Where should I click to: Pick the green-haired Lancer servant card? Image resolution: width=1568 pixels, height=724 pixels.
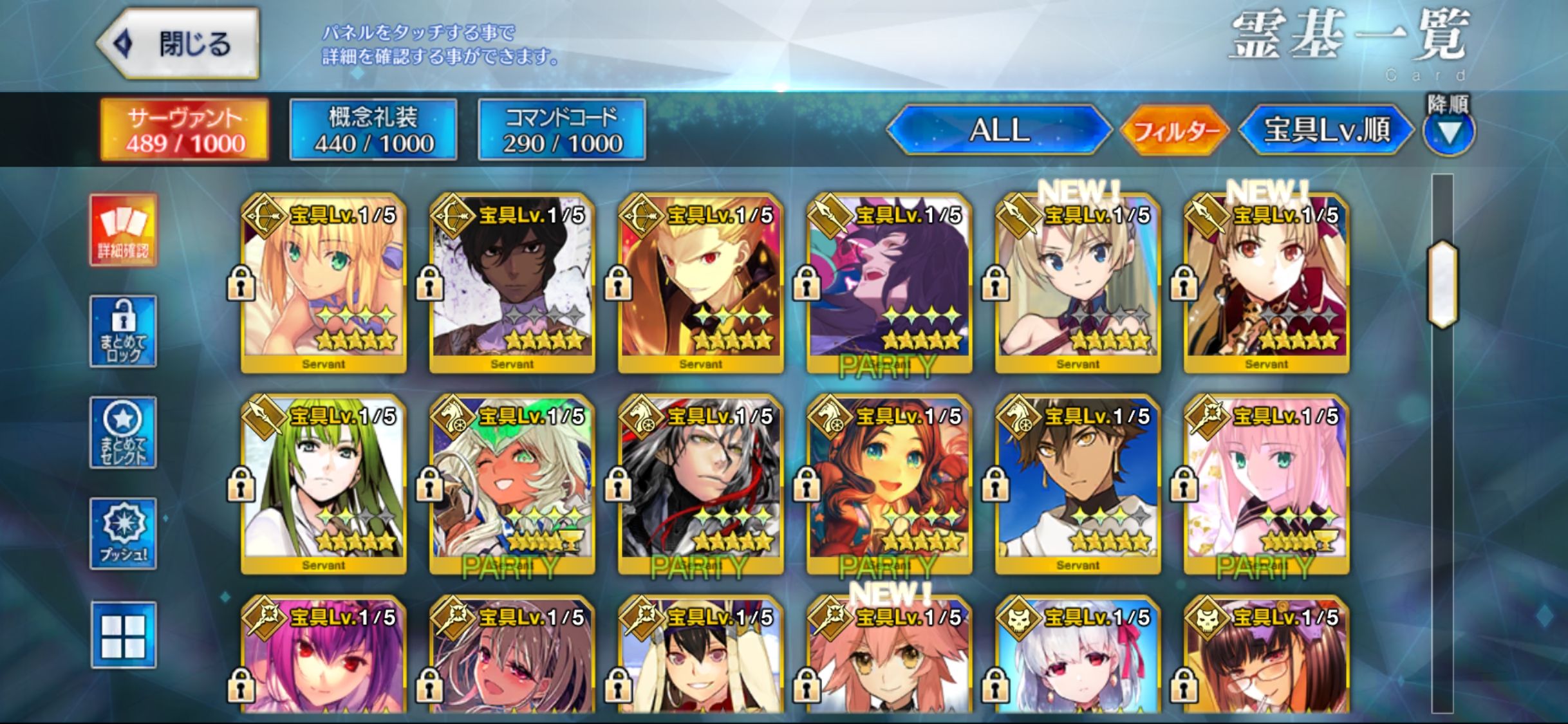pyautogui.click(x=323, y=484)
